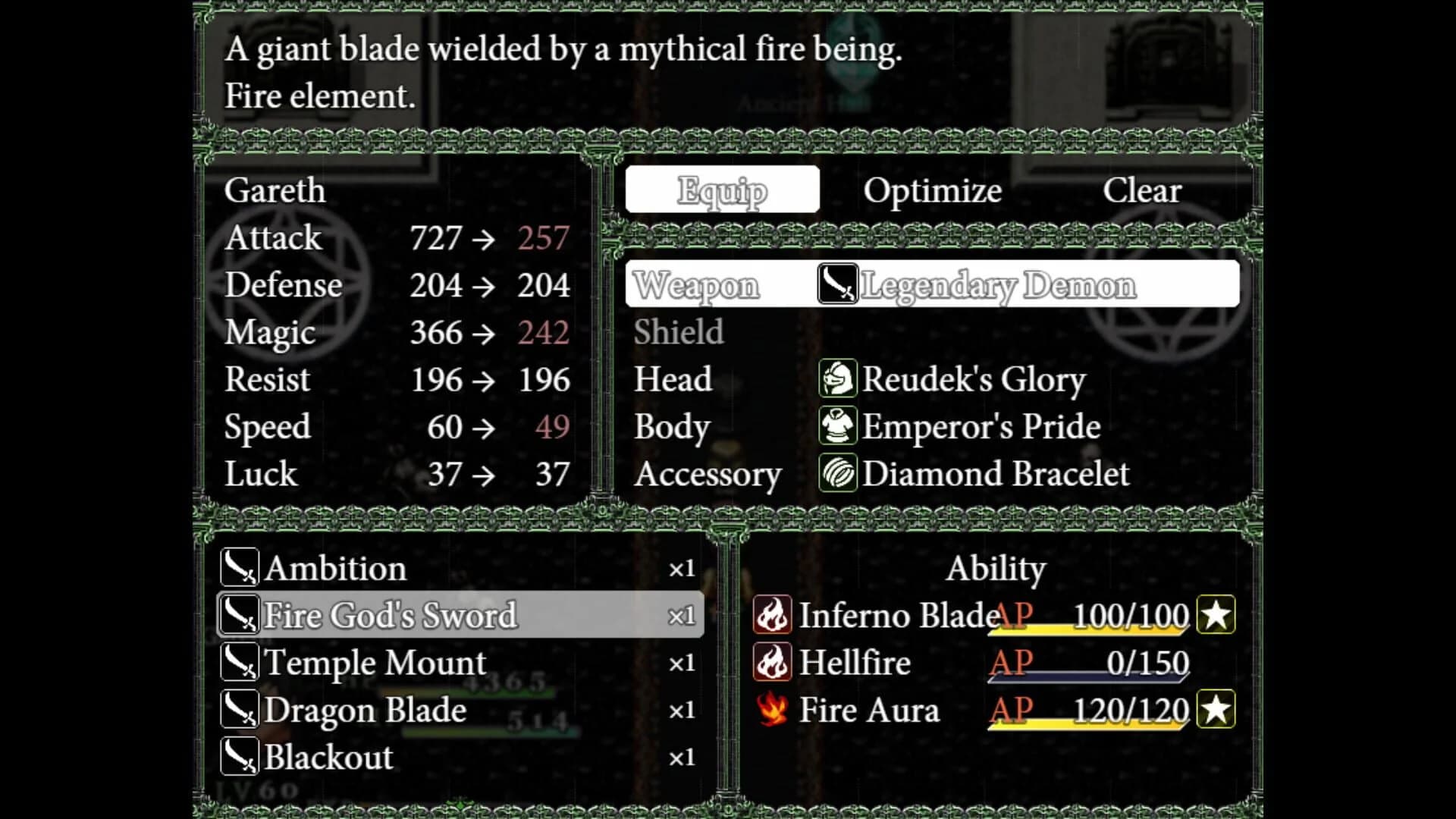Click the Clear command
1456x819 pixels.
click(x=1142, y=190)
